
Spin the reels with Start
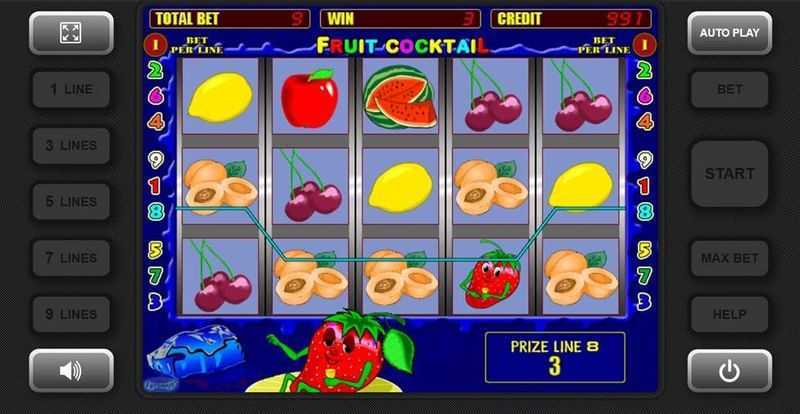click(729, 173)
